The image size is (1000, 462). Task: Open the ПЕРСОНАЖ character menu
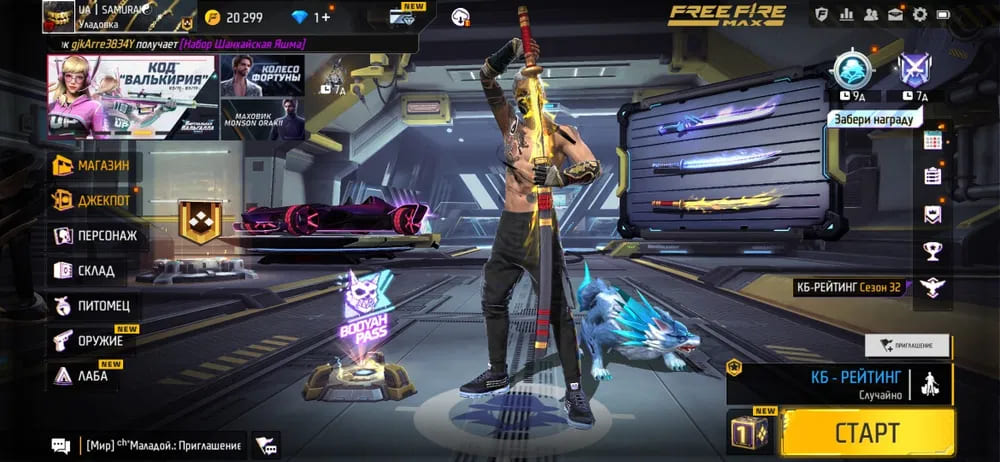pyautogui.click(x=95, y=235)
